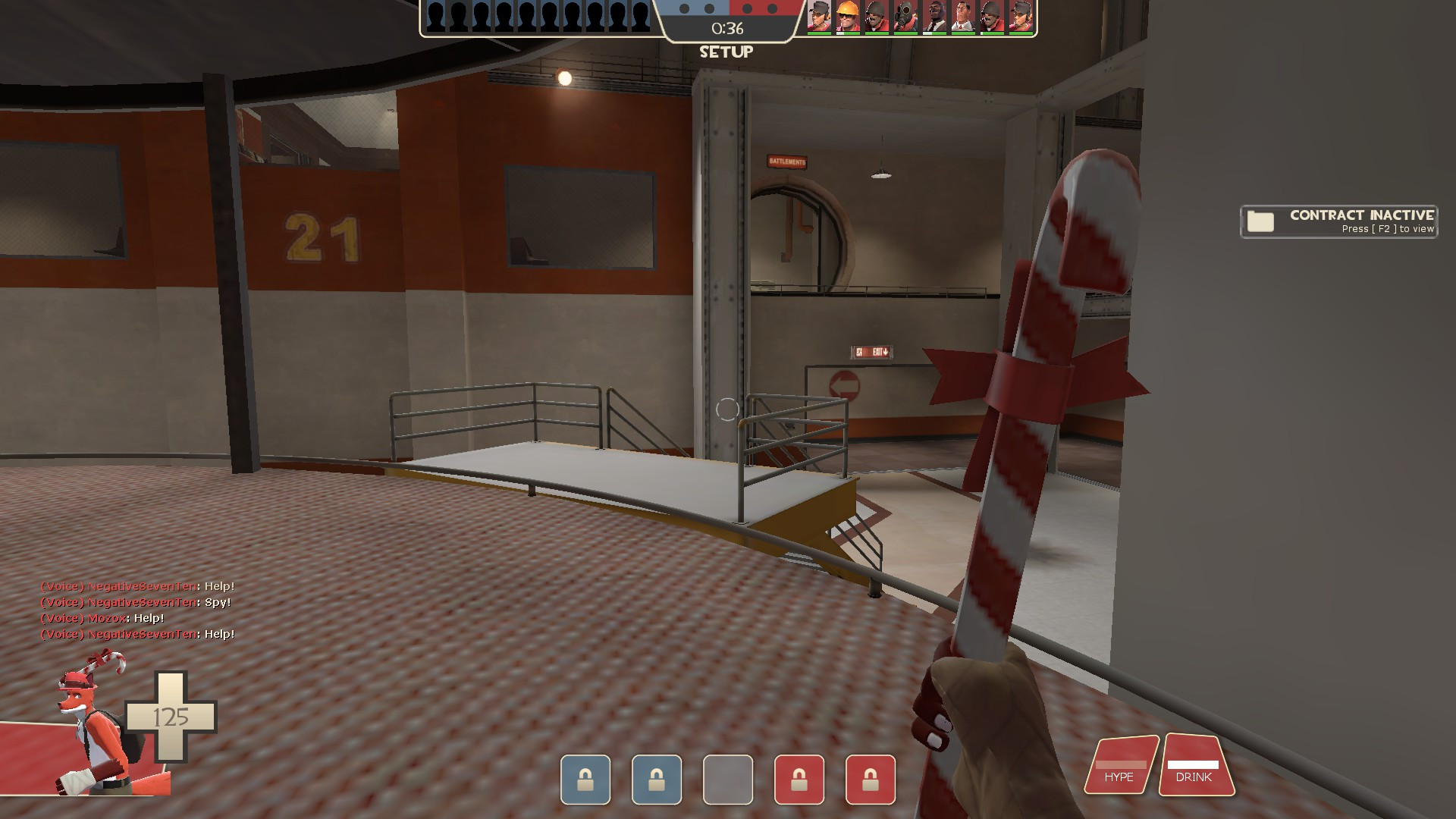The height and width of the screenshot is (819, 1456).
Task: Click the Engineer portrait in the team panel
Action: 847,17
